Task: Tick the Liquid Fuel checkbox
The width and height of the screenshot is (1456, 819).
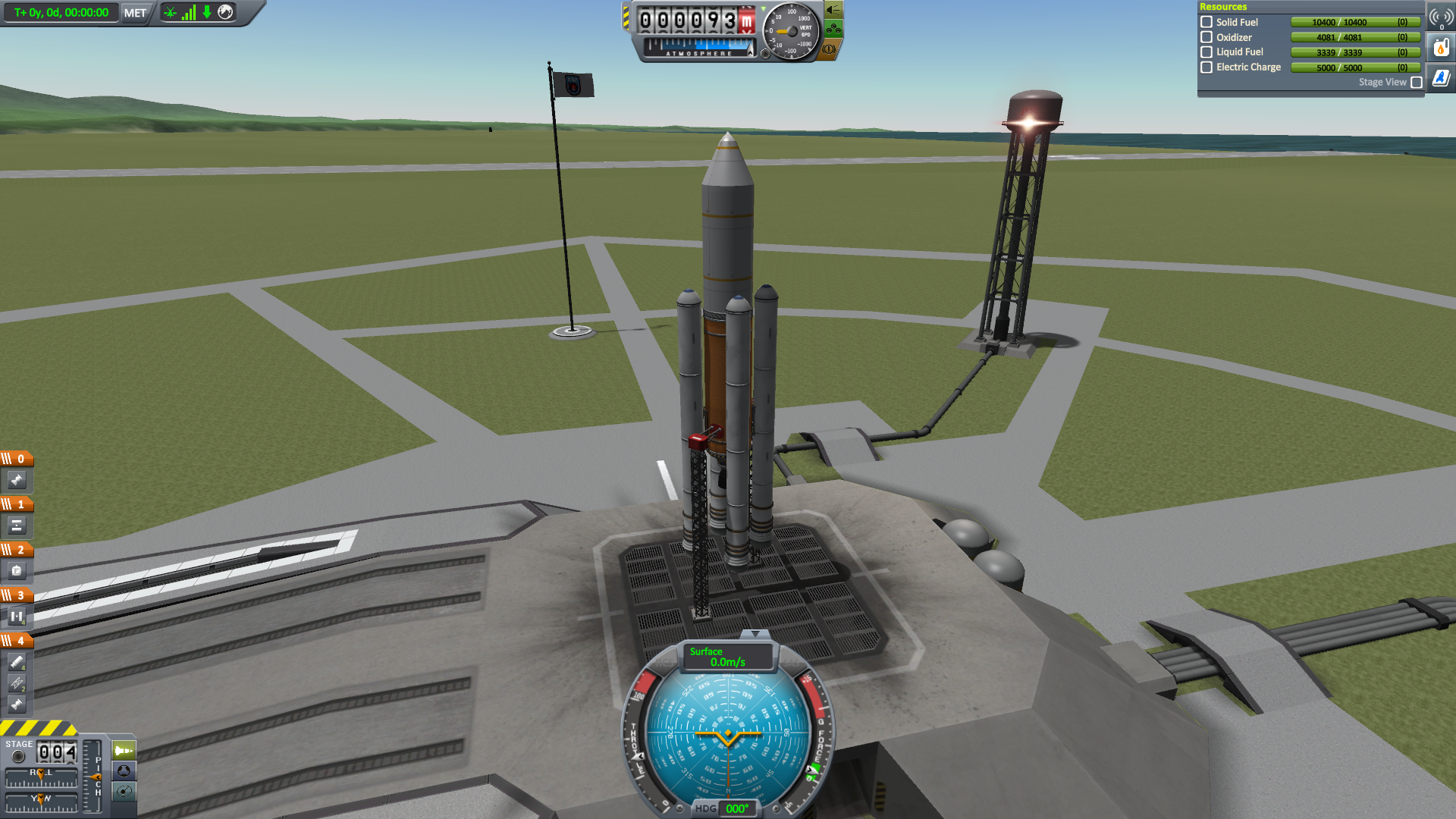Action: [x=1207, y=52]
